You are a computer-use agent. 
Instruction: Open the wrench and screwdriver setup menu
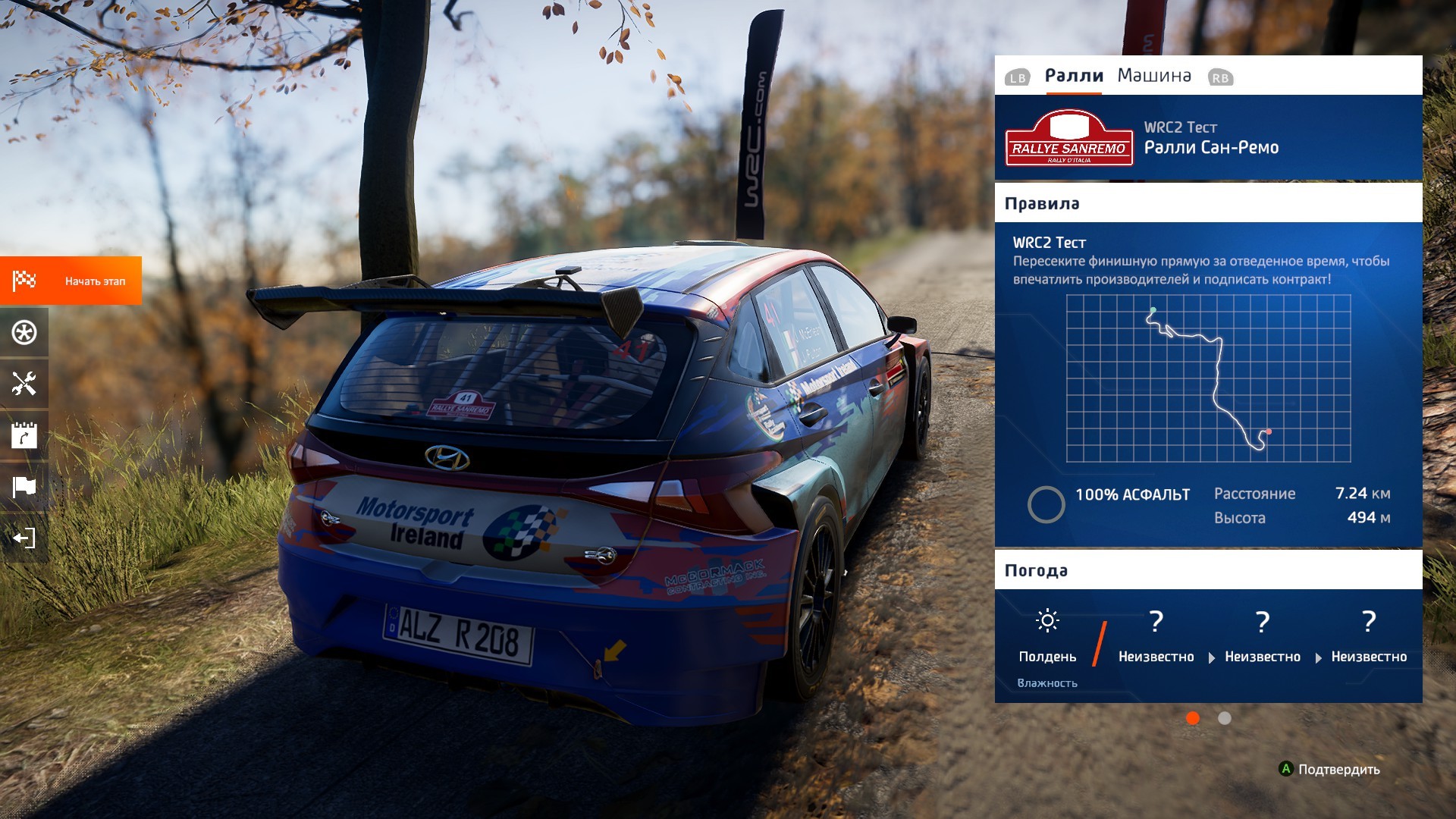(24, 384)
